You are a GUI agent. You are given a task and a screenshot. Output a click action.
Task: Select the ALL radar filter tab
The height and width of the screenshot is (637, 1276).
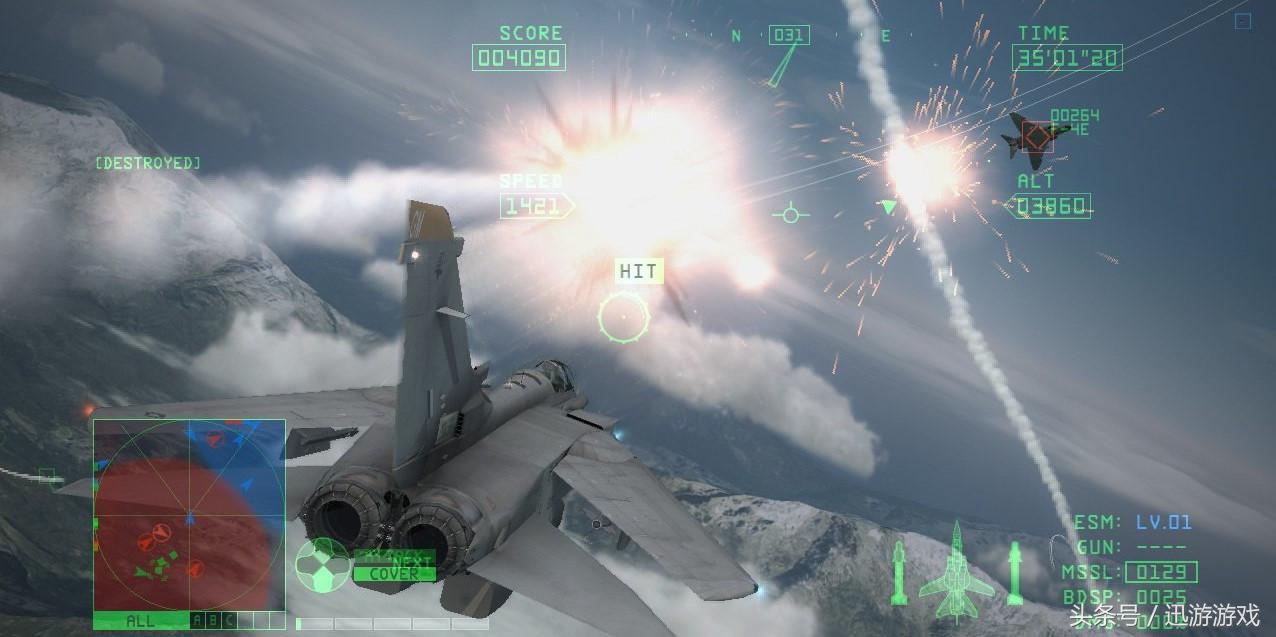point(140,621)
